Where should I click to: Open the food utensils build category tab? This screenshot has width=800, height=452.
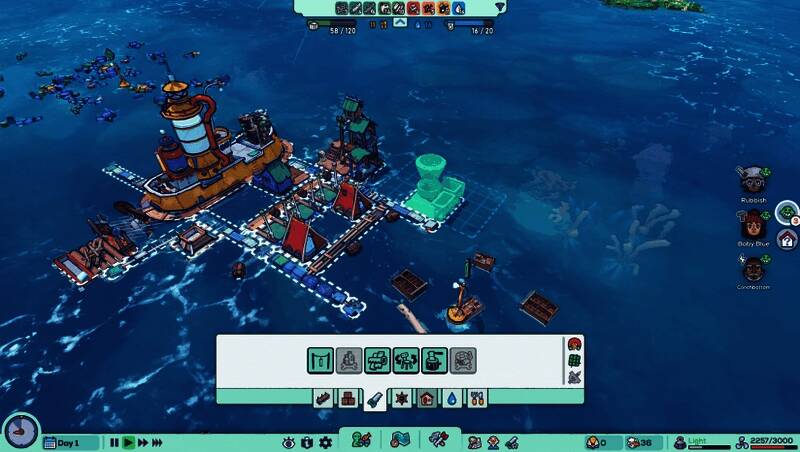click(x=477, y=398)
